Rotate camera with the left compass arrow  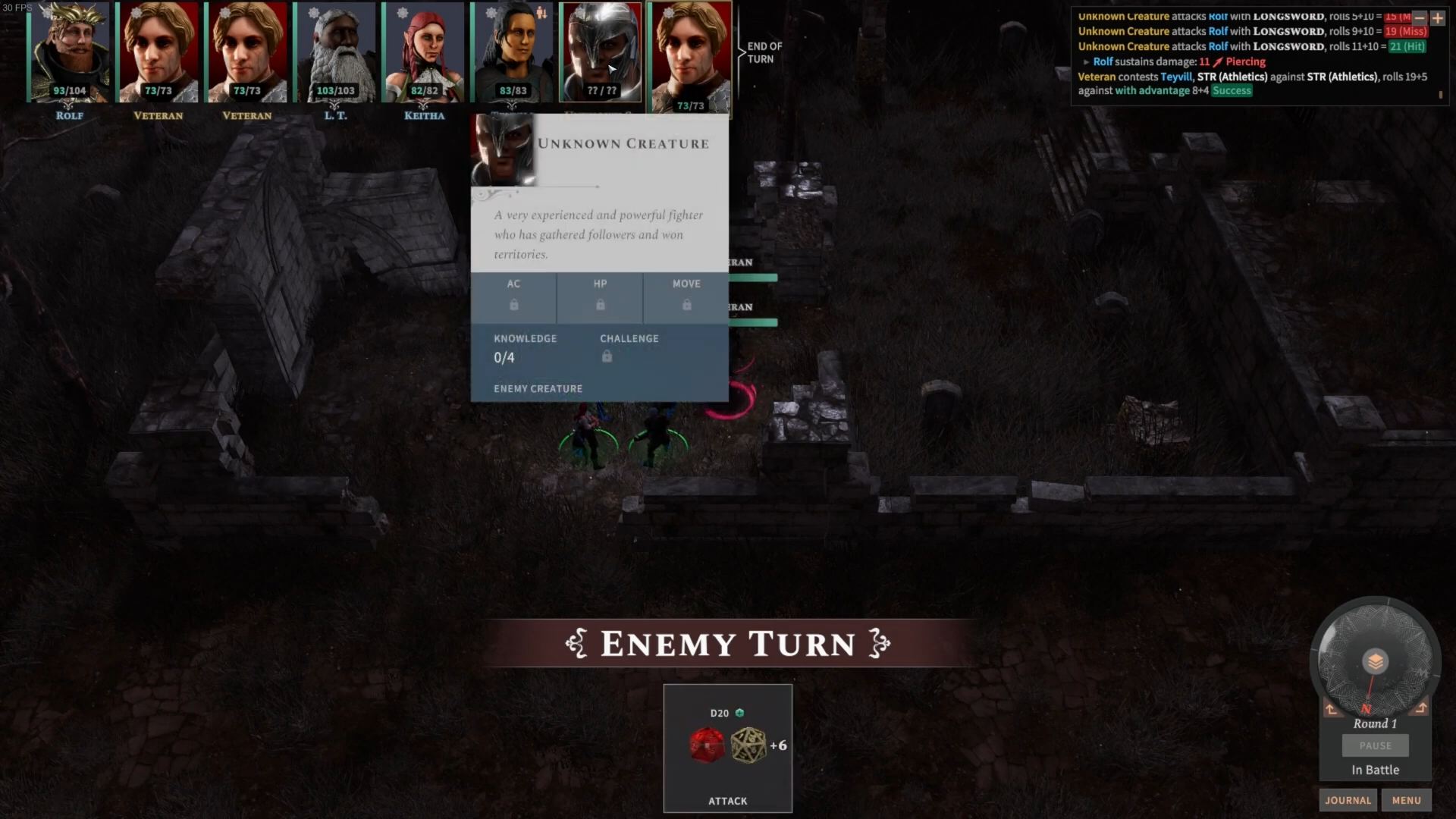tap(1332, 709)
